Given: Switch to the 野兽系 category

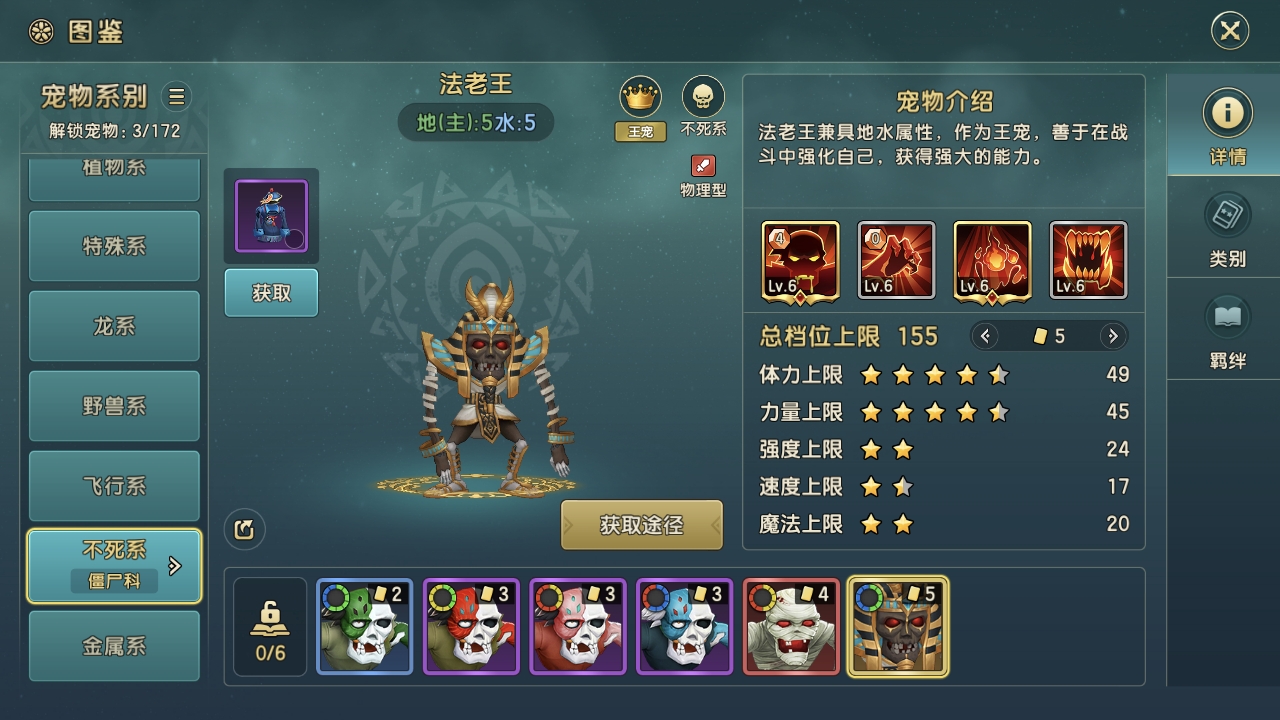Looking at the screenshot, I should coord(114,406).
